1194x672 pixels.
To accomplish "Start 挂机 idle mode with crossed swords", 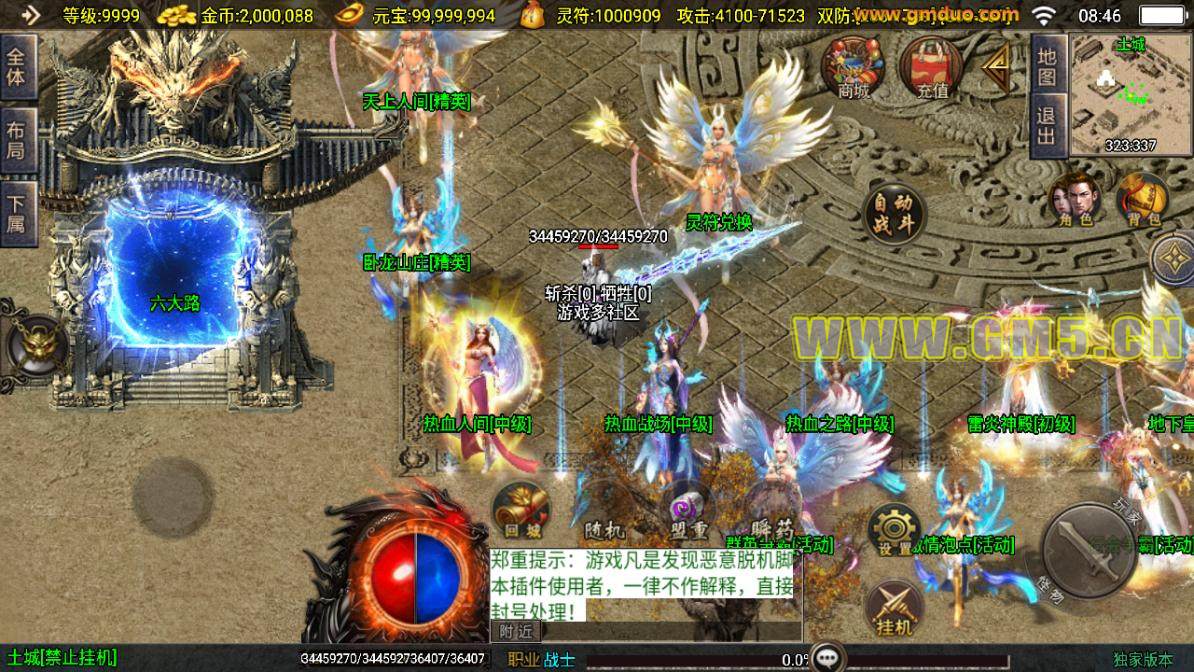I will pyautogui.click(x=893, y=607).
